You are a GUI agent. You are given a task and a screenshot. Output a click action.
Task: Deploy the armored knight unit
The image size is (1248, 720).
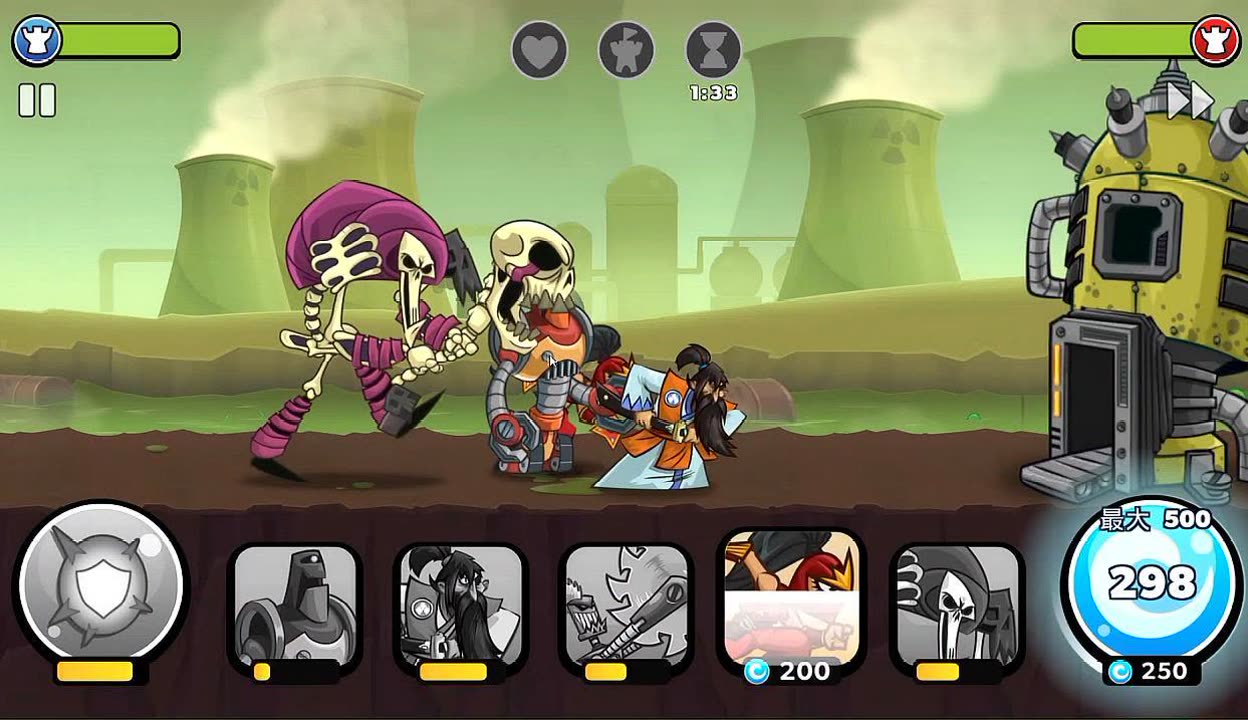point(295,607)
